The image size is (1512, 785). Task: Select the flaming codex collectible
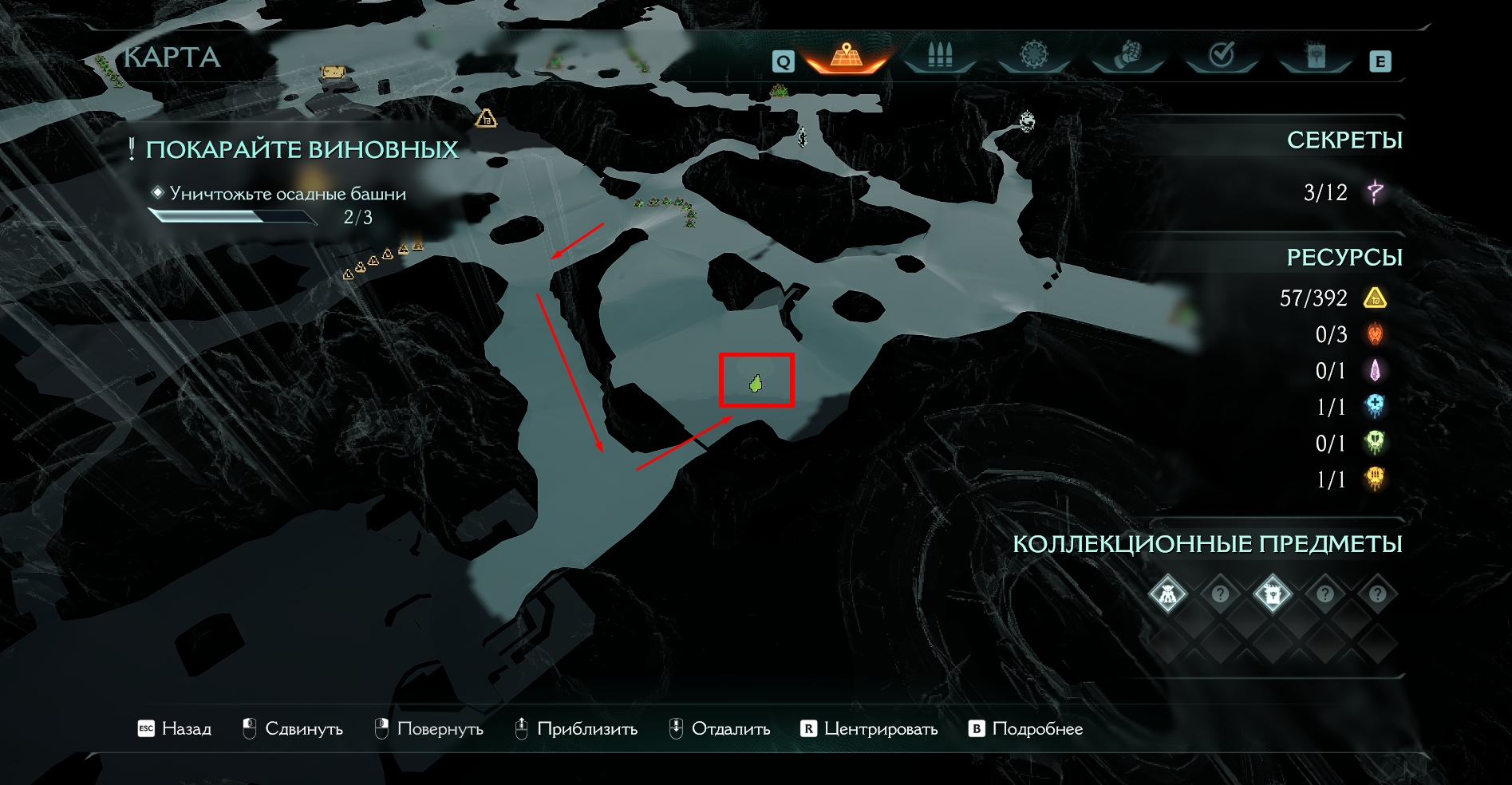(1272, 594)
